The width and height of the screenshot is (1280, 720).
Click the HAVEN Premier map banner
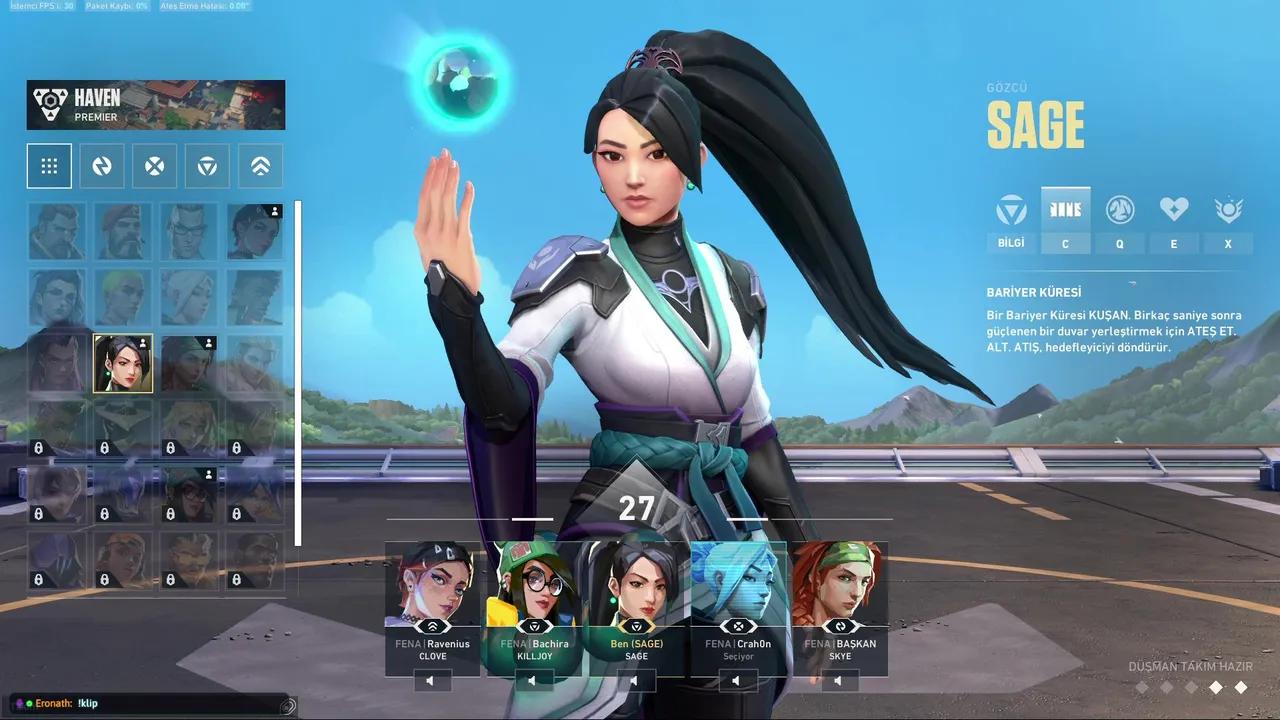(155, 103)
